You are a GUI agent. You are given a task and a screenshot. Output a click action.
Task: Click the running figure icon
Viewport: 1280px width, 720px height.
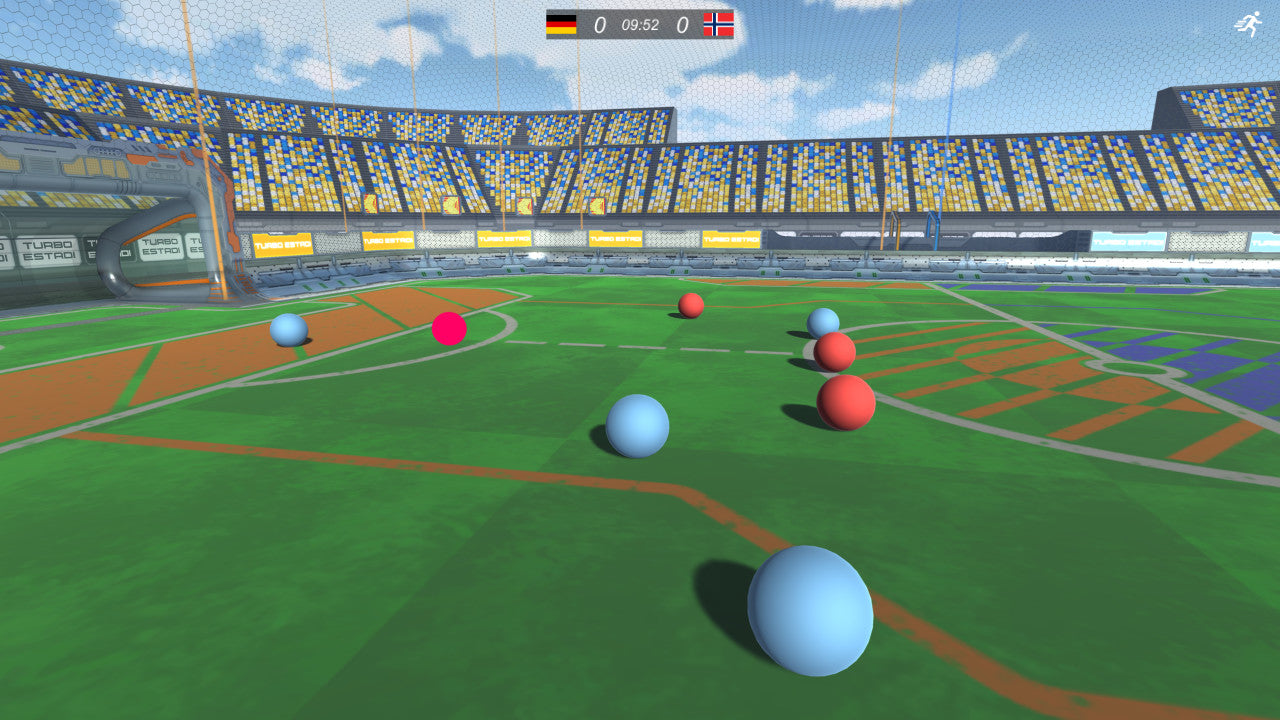coord(1248,24)
